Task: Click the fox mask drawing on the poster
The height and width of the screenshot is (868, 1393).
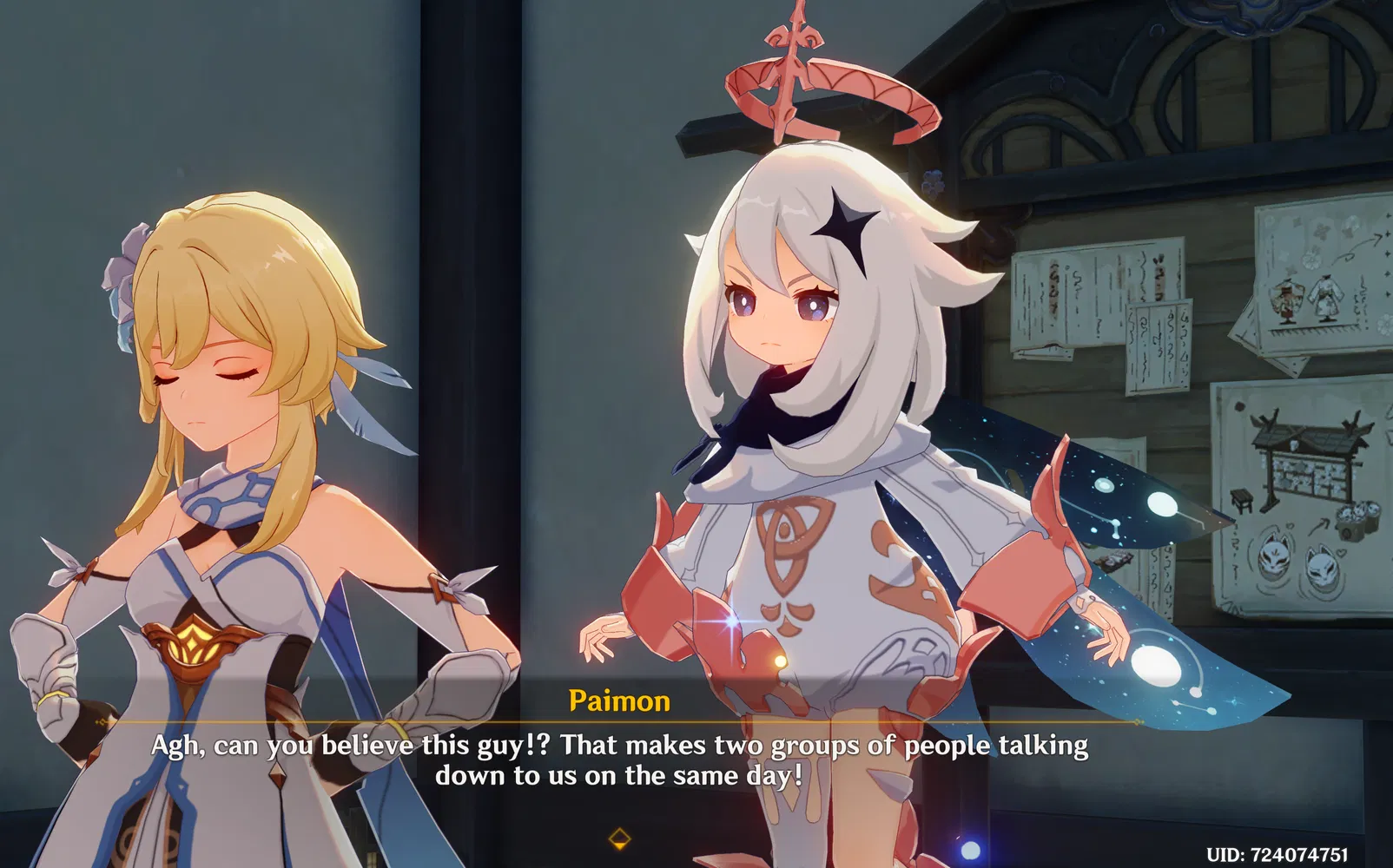Action: (1275, 559)
